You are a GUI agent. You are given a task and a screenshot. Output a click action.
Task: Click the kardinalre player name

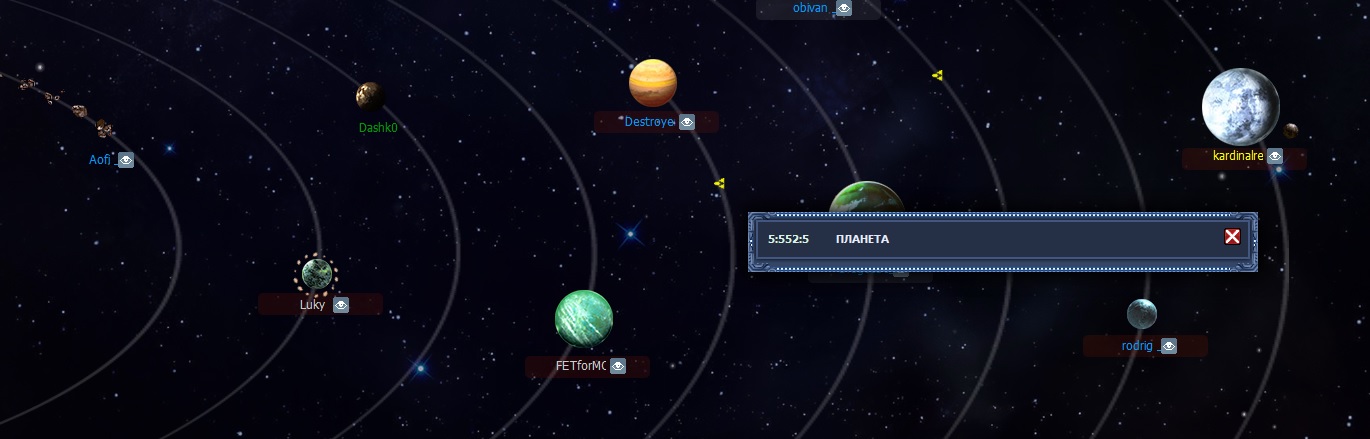click(x=1237, y=157)
